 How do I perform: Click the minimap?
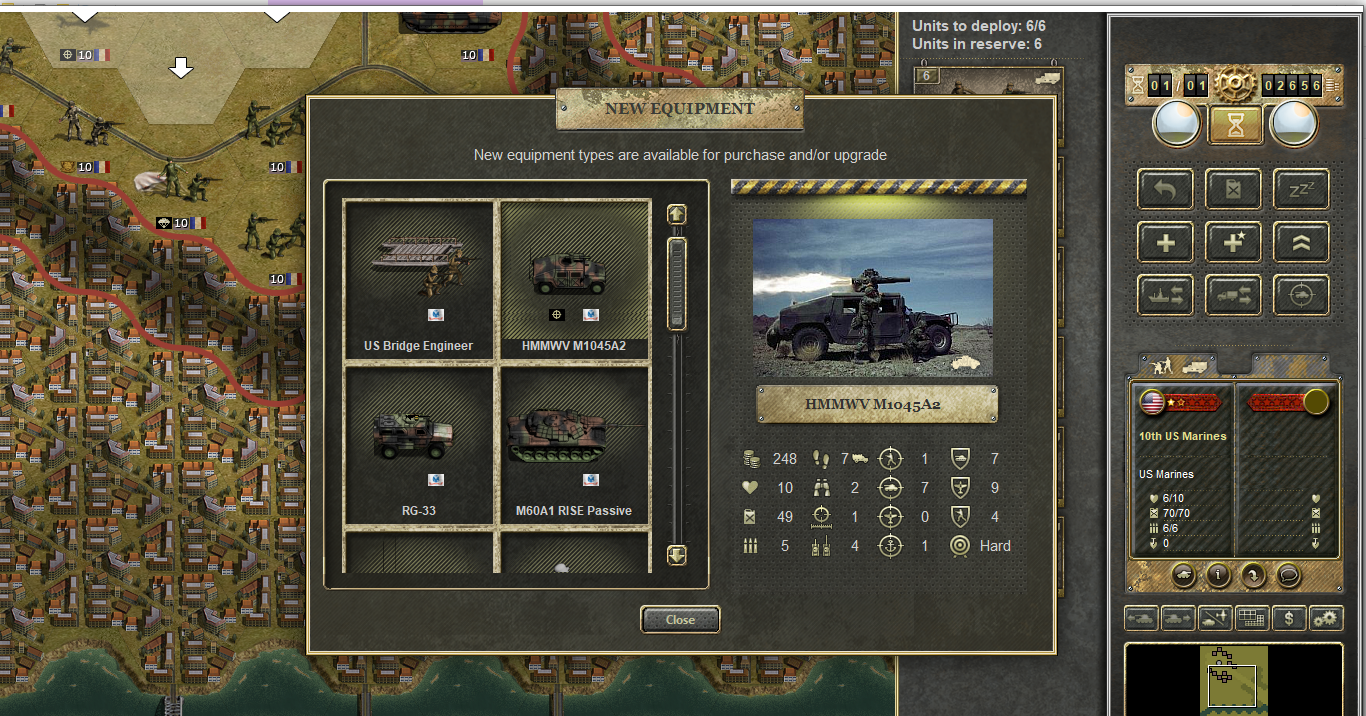(1234, 678)
